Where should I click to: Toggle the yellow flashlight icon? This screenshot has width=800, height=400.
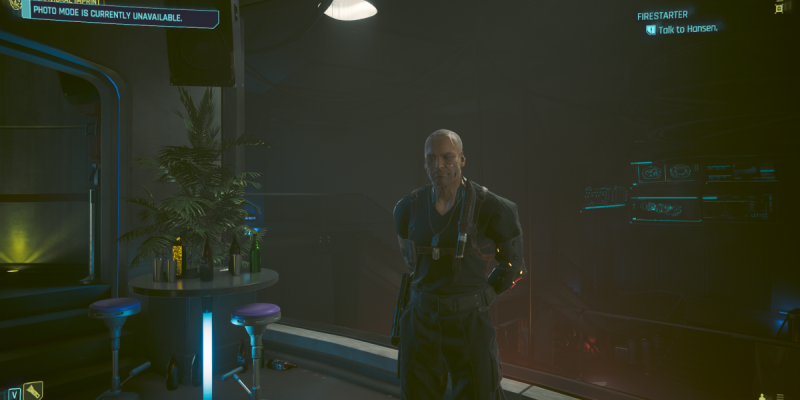(x=33, y=390)
